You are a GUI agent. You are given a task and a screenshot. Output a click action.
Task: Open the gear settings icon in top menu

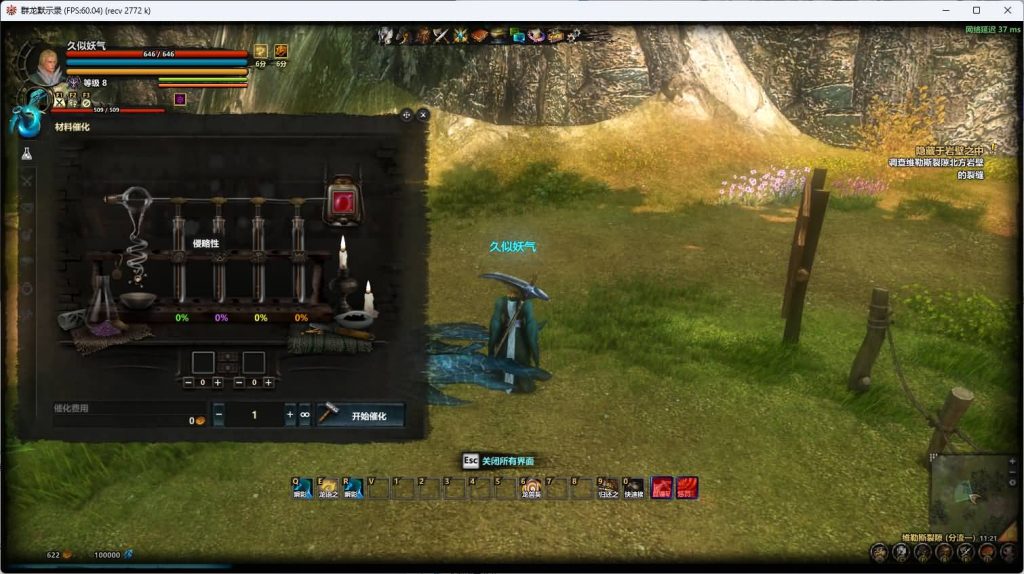(574, 36)
